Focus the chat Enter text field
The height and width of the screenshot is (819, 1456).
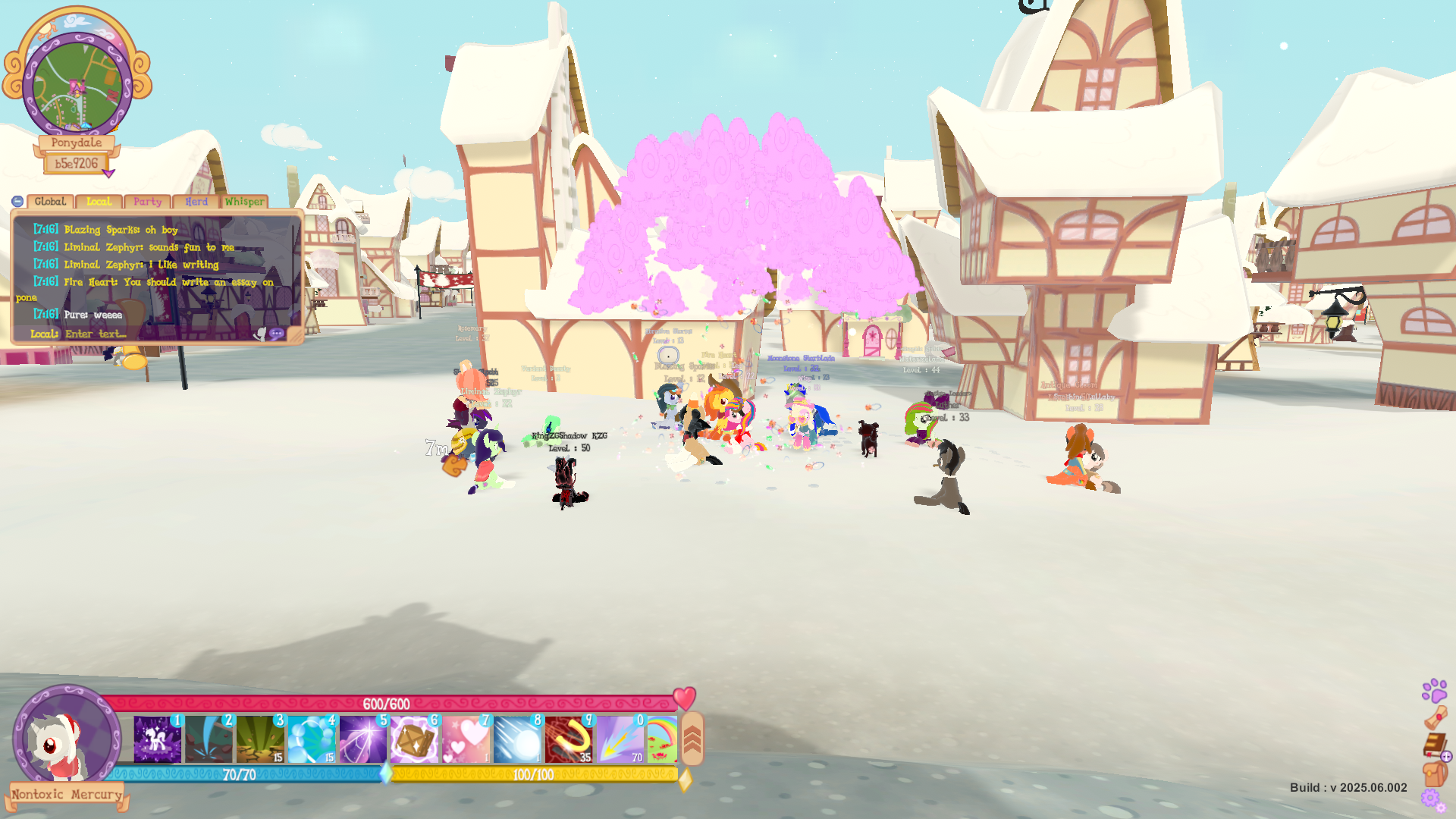point(152,334)
